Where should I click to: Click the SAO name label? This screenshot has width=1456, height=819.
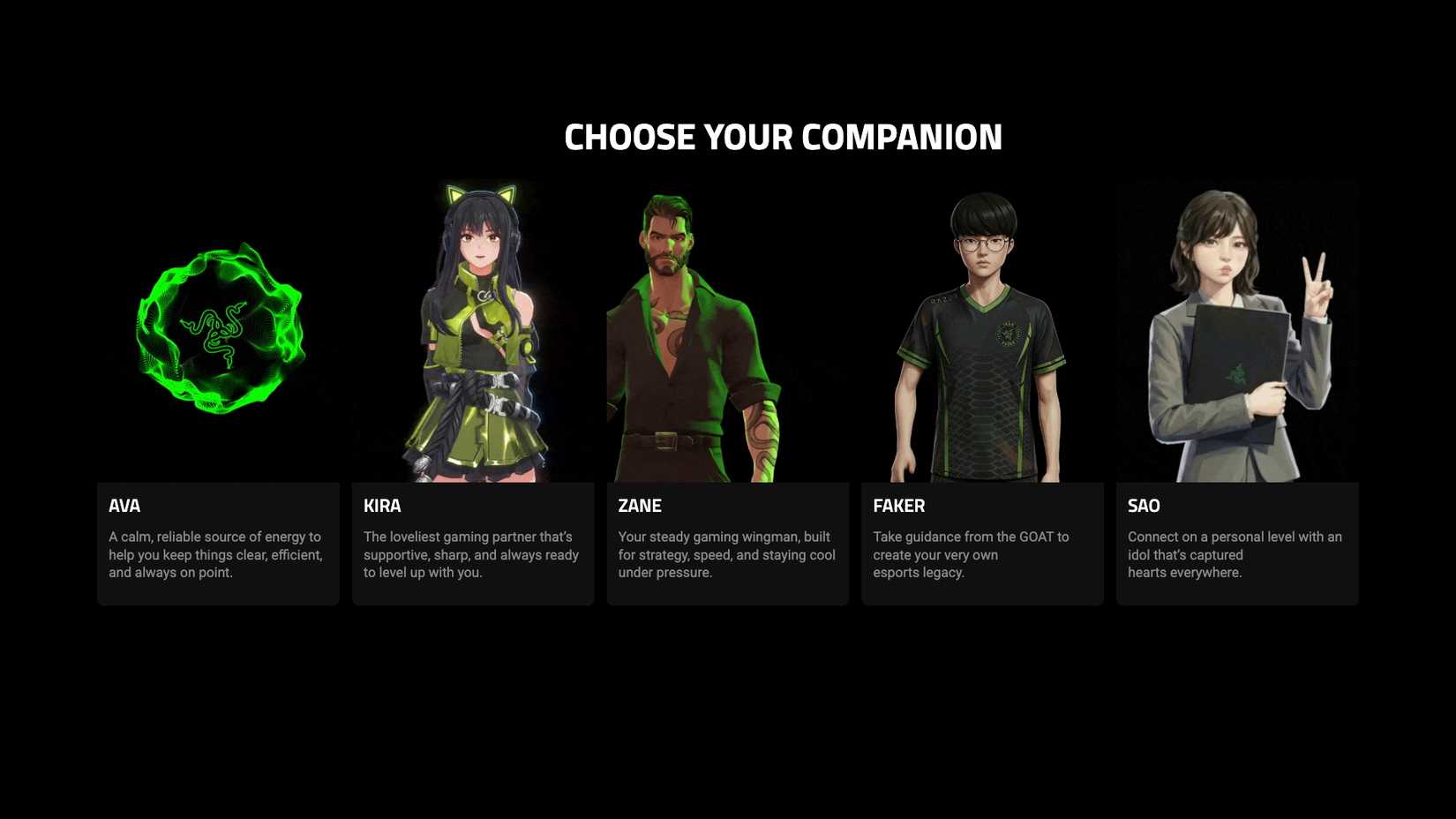coord(1142,506)
